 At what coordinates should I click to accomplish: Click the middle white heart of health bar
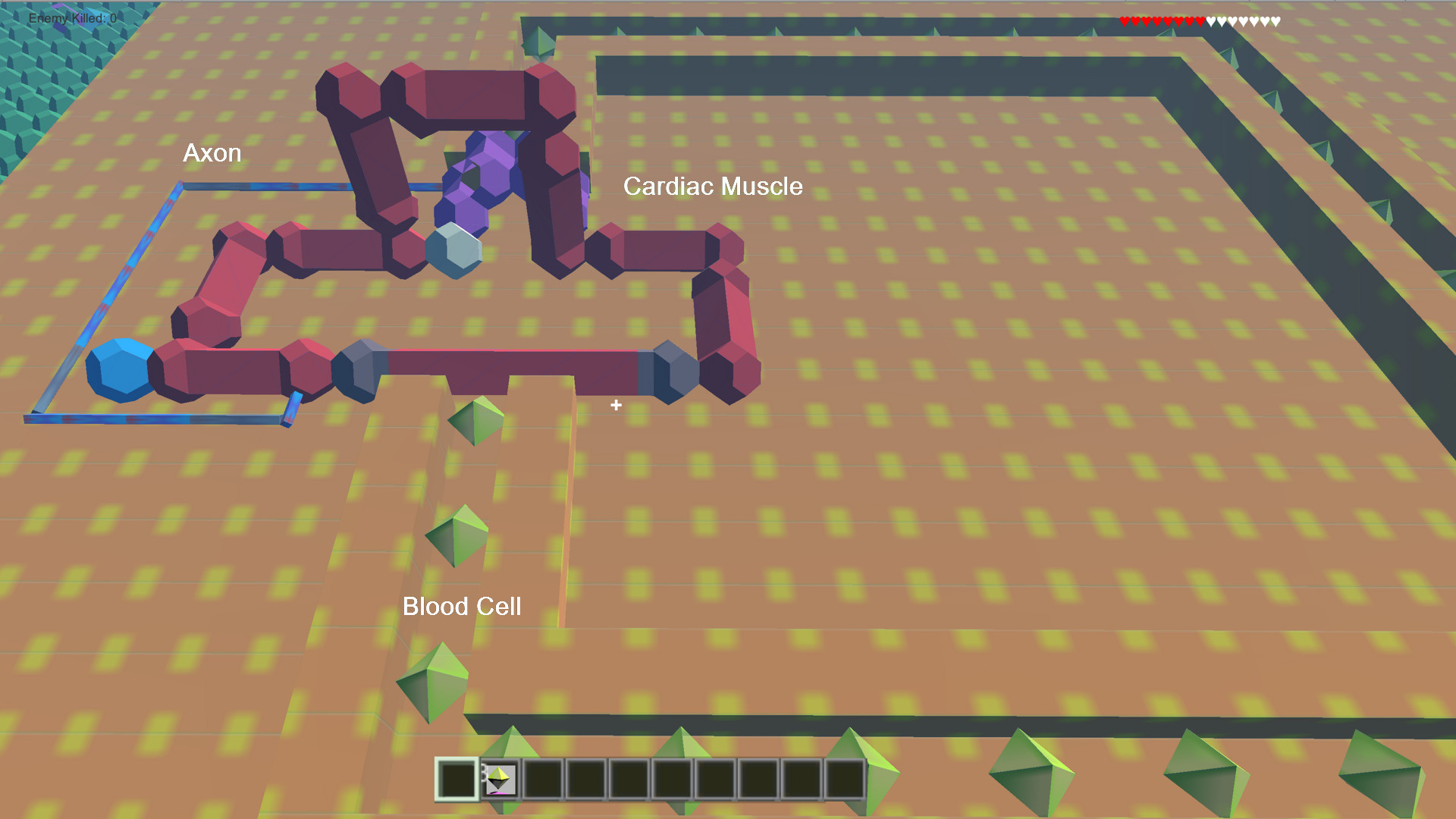pyautogui.click(x=1243, y=21)
